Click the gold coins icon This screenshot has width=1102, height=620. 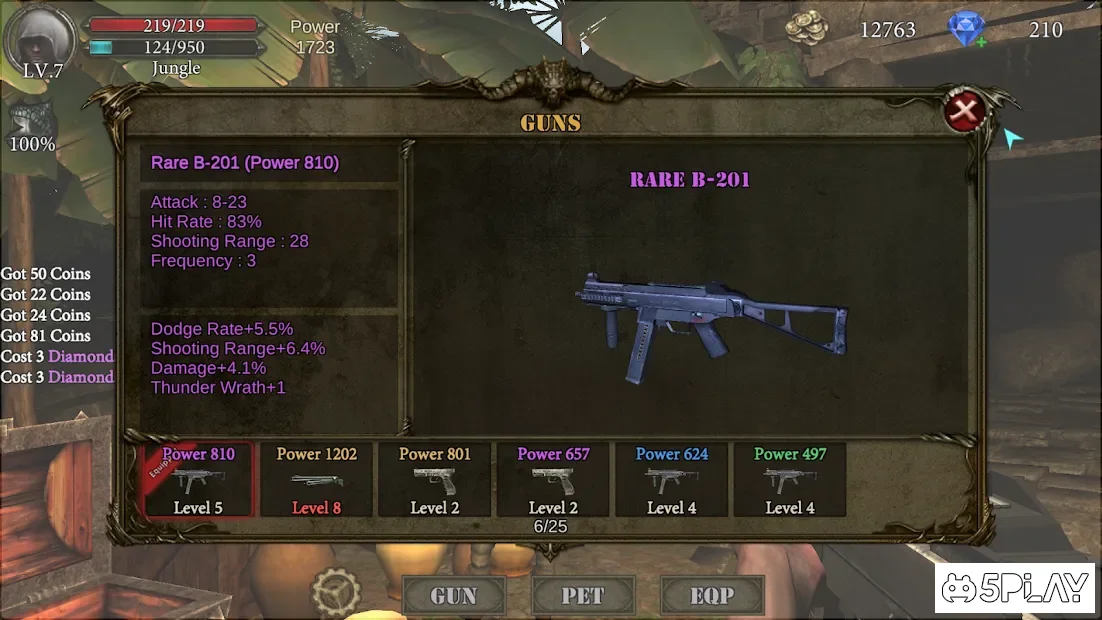[x=806, y=29]
